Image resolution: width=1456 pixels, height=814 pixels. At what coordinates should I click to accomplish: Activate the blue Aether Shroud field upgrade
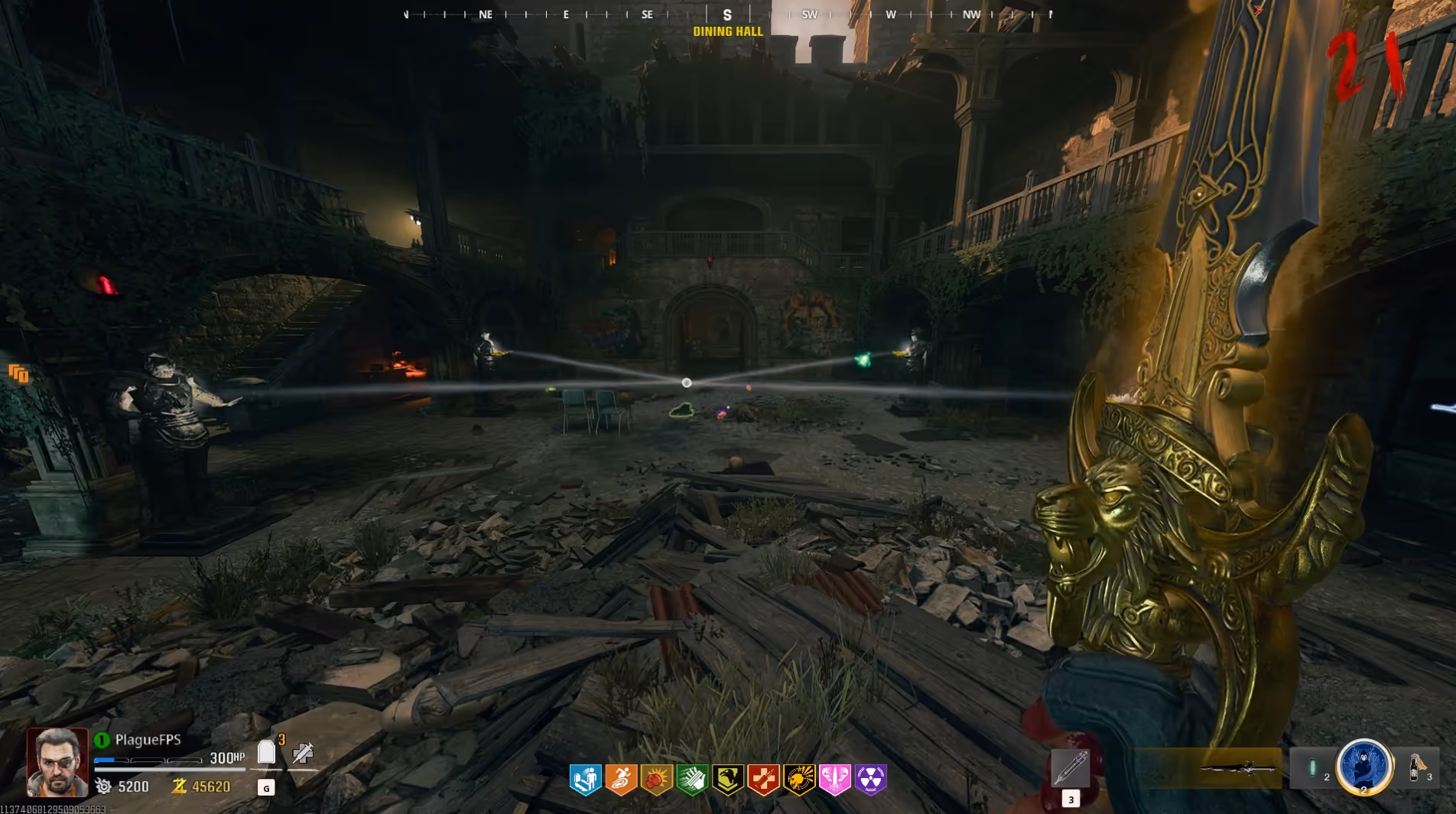pos(1363,766)
